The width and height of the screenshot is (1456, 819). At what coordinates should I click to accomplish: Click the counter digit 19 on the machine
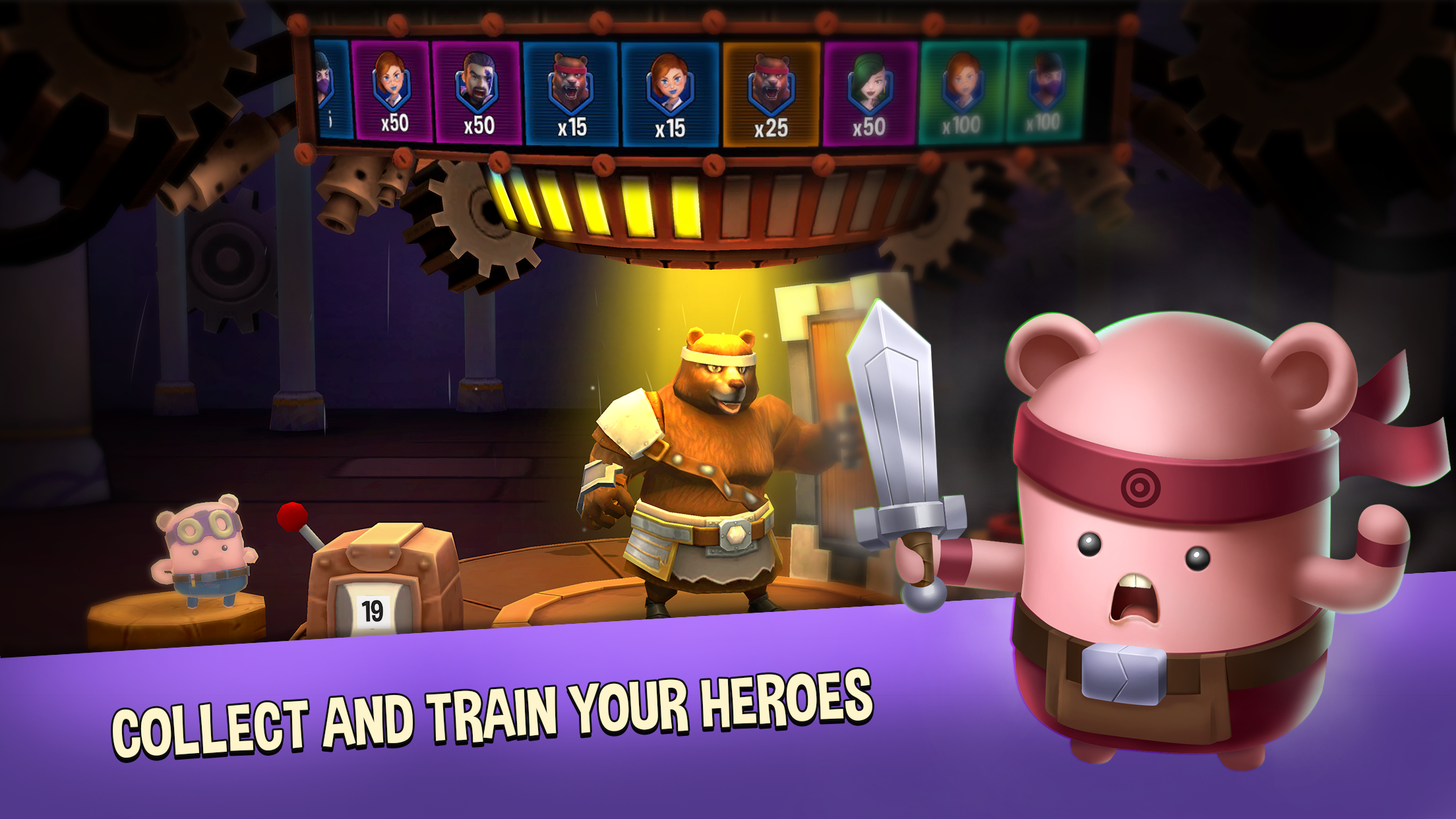[x=373, y=612]
